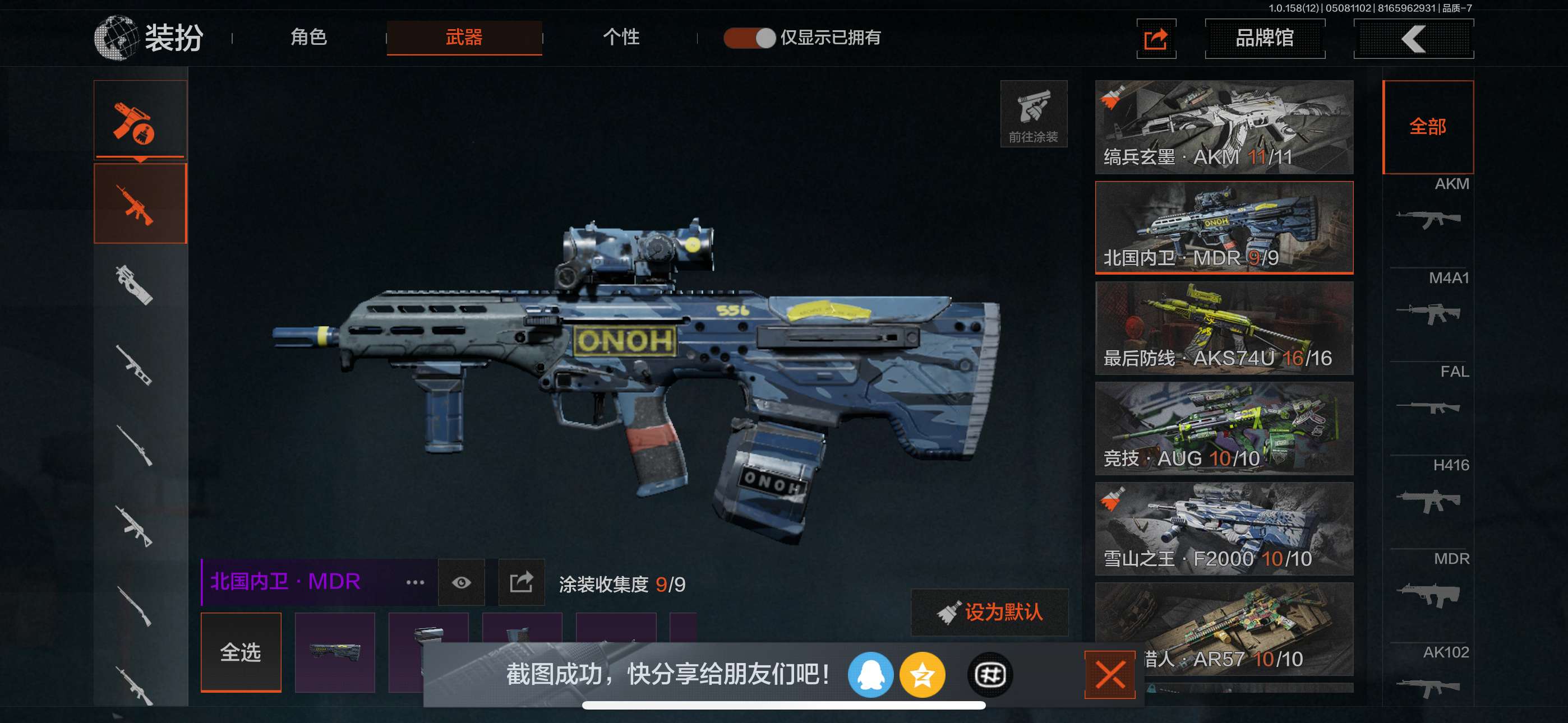
Task: Choose the 缟兵玄墨 AKM skin
Action: tap(1224, 127)
